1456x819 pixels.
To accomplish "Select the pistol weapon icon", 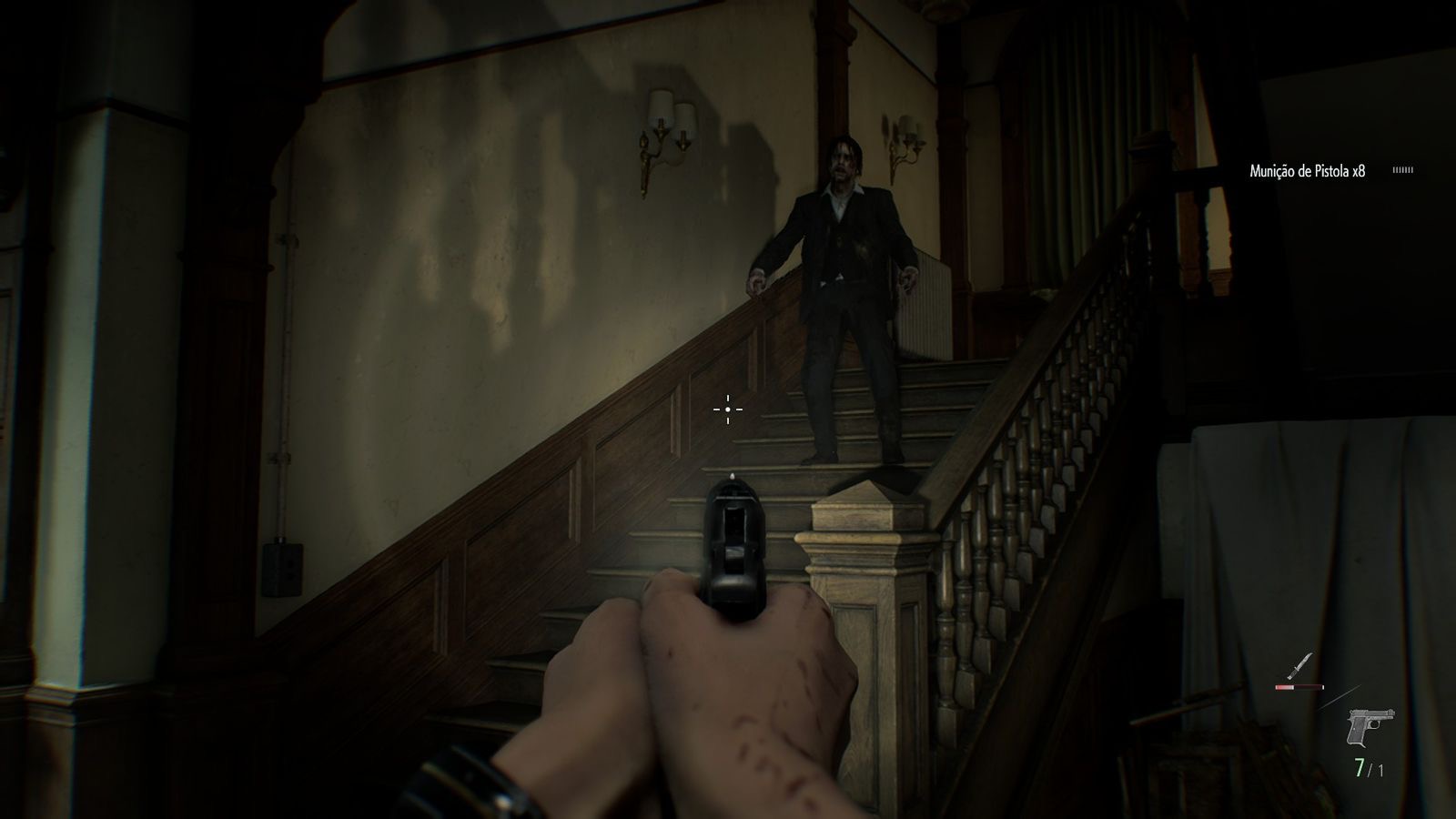I will click(x=1370, y=729).
